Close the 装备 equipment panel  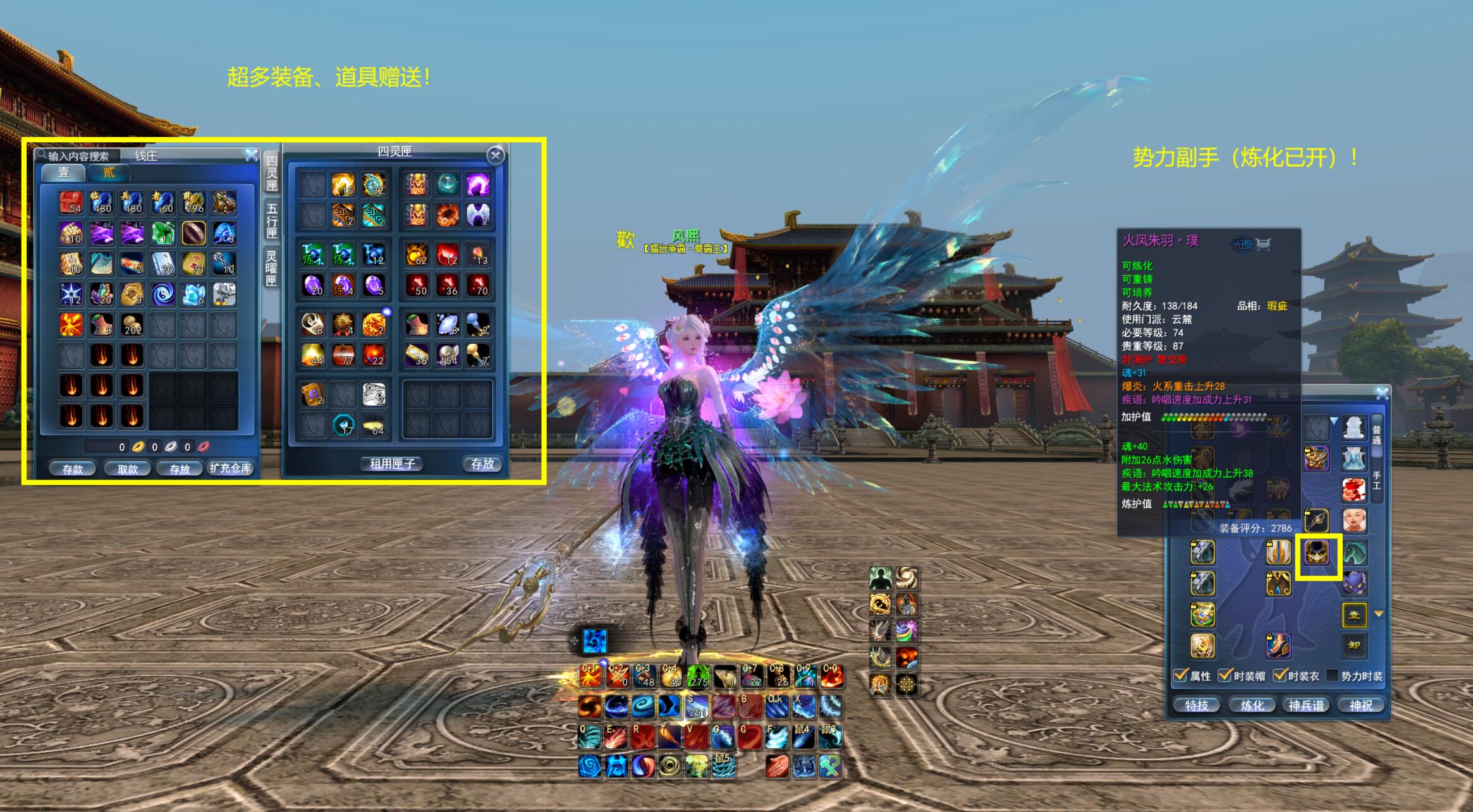1383,394
